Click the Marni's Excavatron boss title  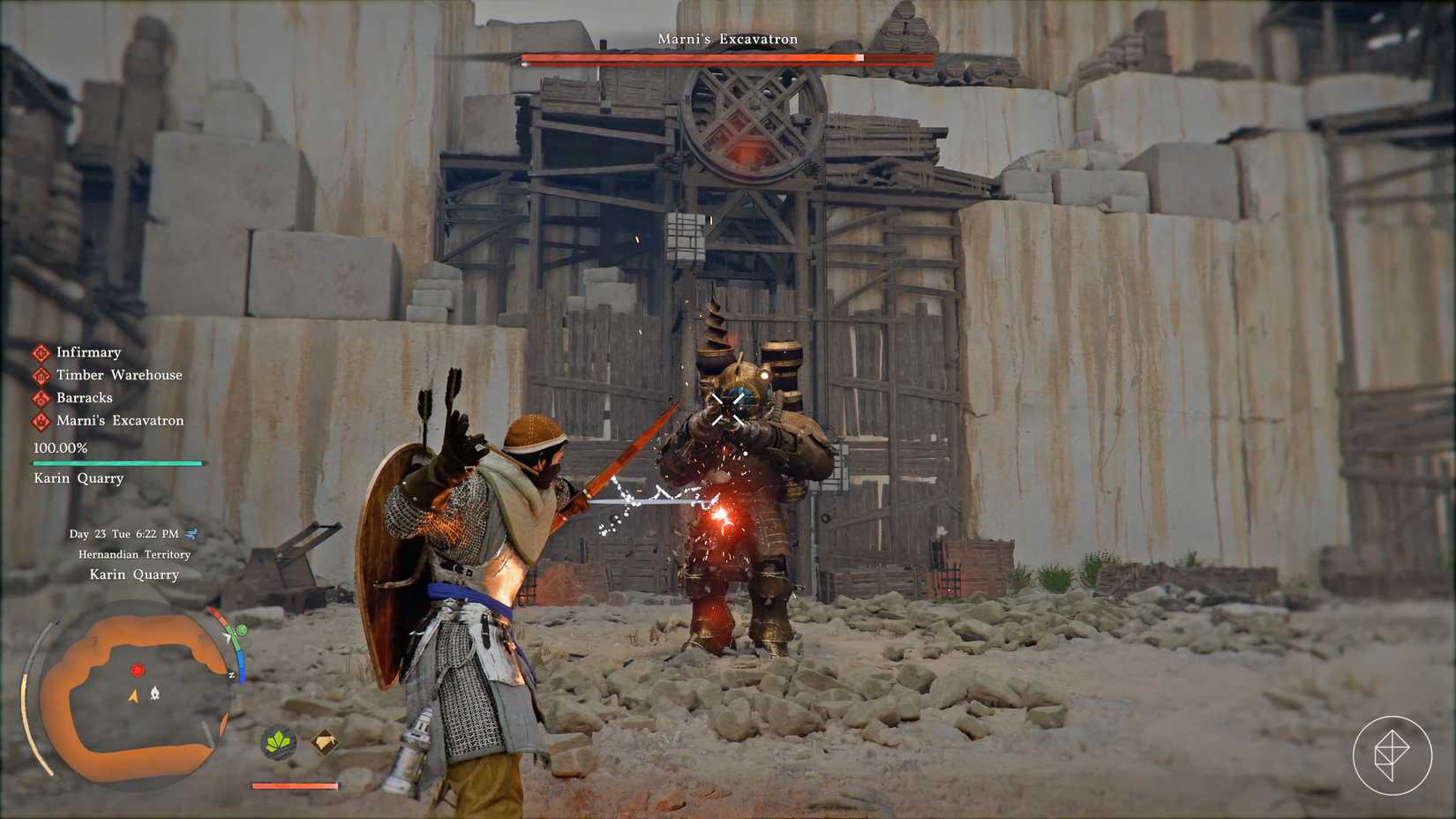coord(727,39)
